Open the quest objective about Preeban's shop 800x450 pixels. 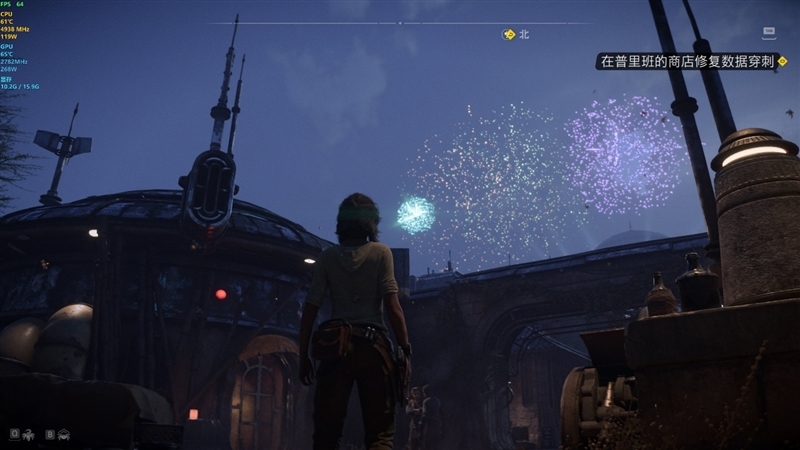point(687,62)
